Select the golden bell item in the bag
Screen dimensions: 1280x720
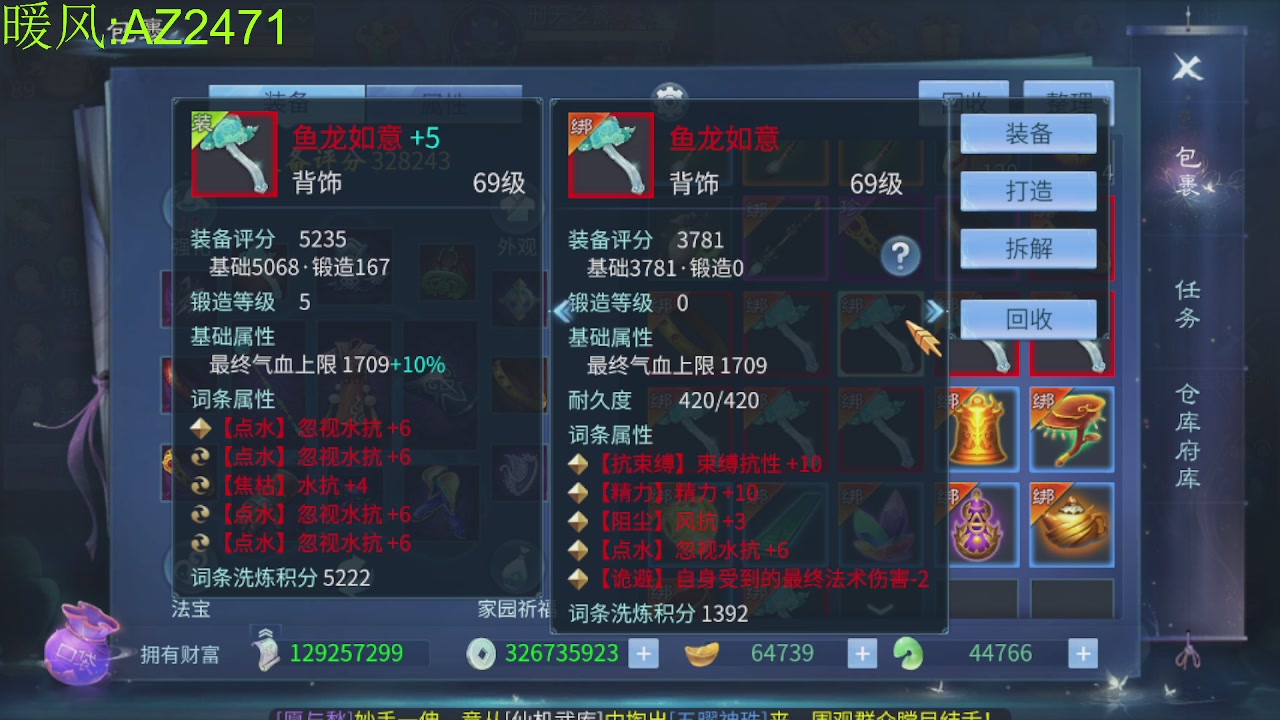coord(978,430)
